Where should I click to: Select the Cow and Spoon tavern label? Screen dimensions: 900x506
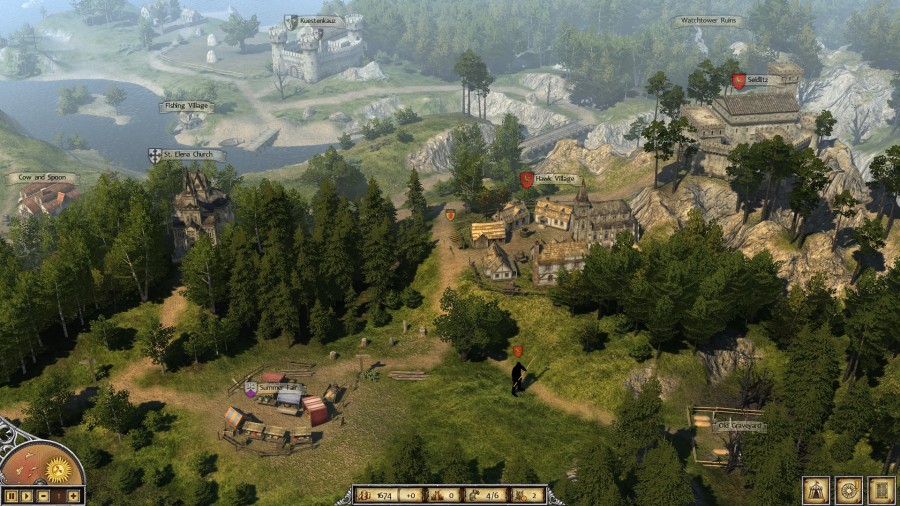tap(42, 178)
